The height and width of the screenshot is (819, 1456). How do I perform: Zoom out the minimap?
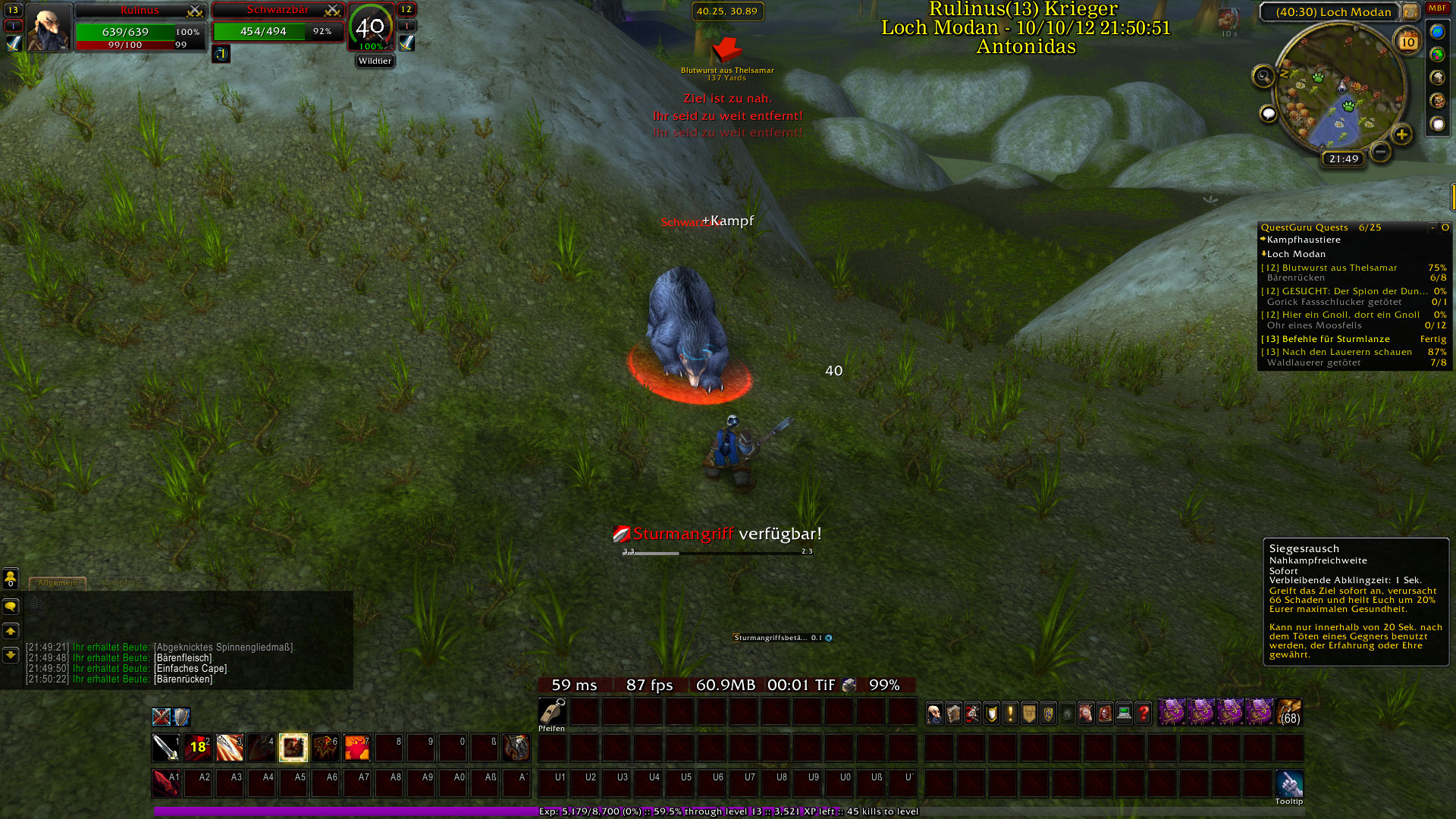[1381, 152]
